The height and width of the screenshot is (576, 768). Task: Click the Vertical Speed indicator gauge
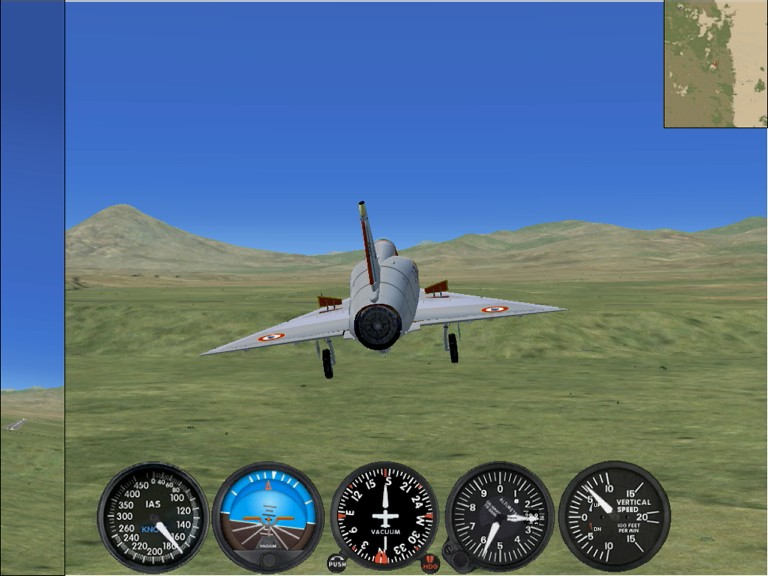pyautogui.click(x=614, y=516)
